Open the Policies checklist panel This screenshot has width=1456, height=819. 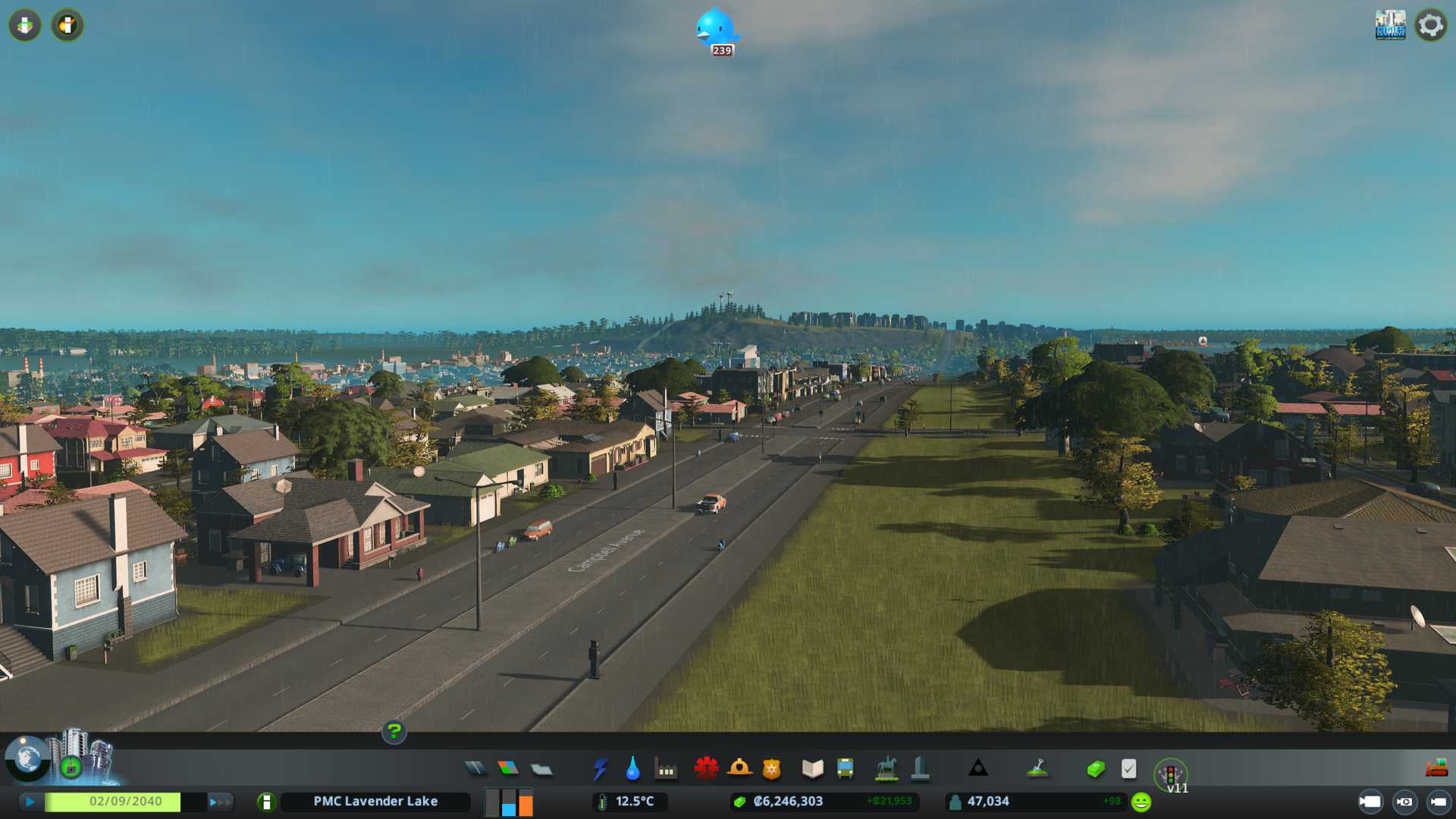pyautogui.click(x=1128, y=769)
